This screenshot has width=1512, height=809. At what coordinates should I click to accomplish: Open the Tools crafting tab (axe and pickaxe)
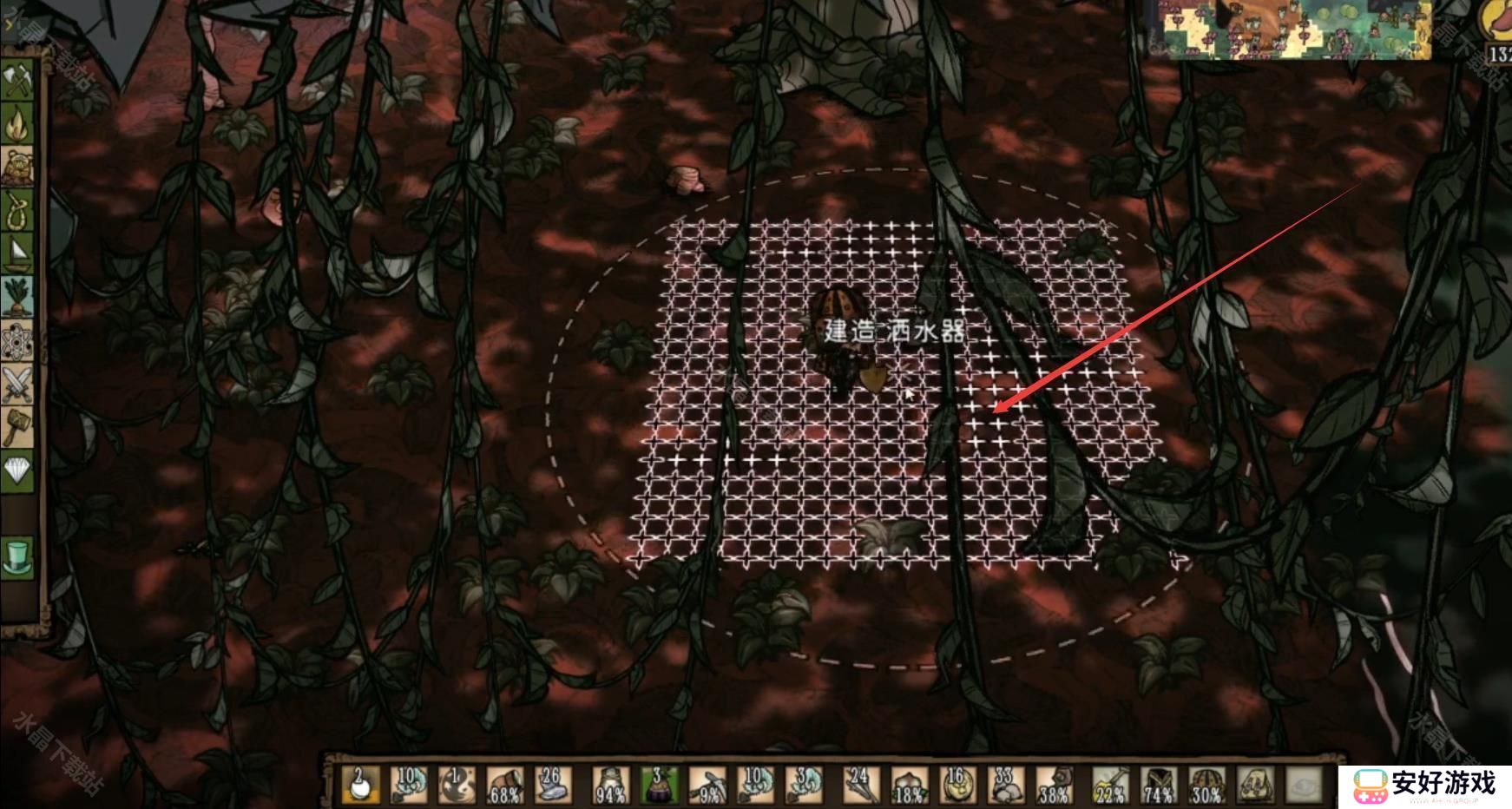pos(18,81)
